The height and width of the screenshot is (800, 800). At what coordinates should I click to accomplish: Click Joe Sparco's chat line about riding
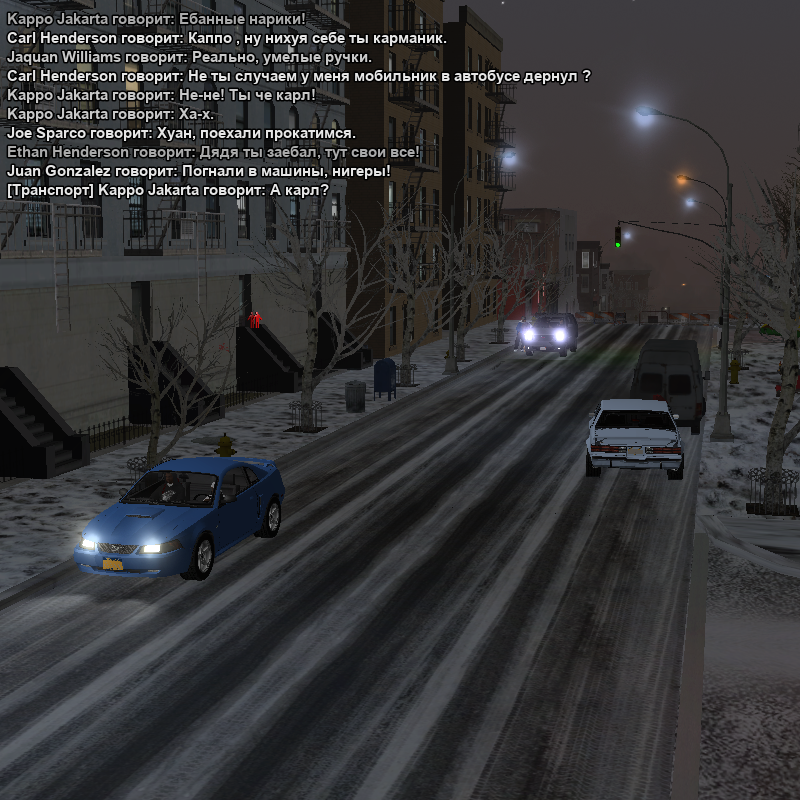(x=181, y=133)
